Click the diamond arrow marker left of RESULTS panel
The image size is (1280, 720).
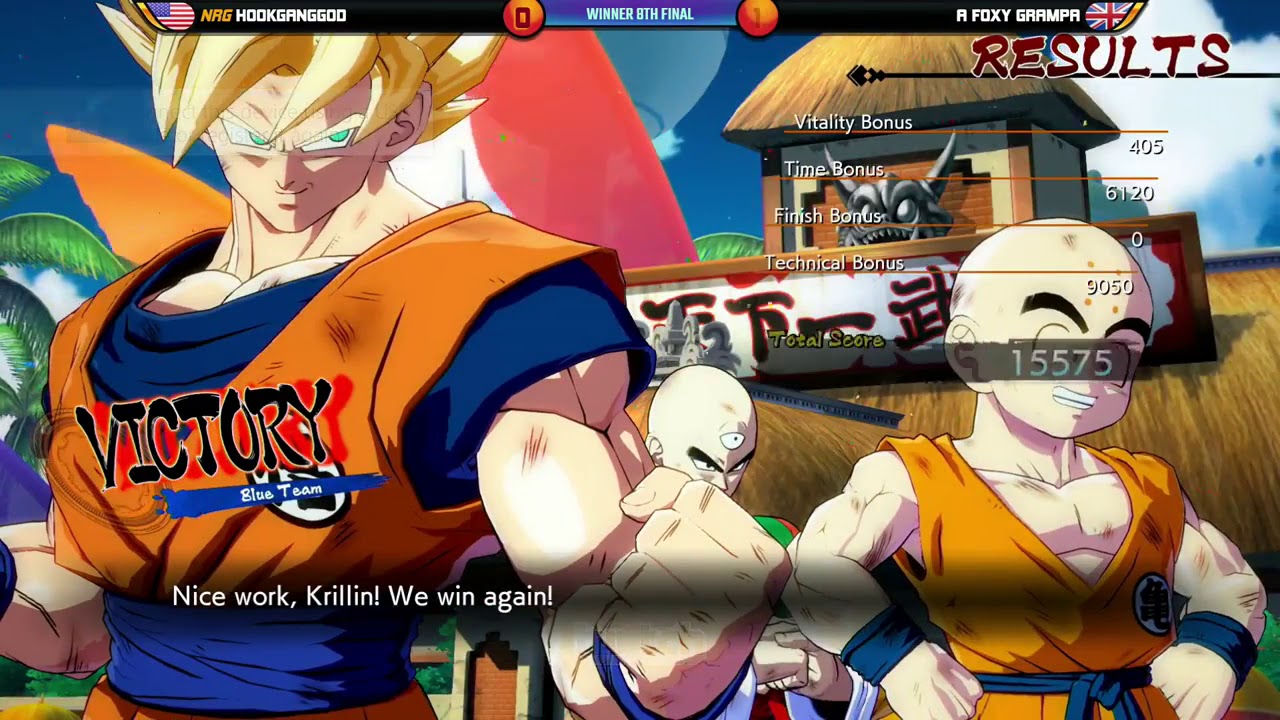tap(862, 73)
